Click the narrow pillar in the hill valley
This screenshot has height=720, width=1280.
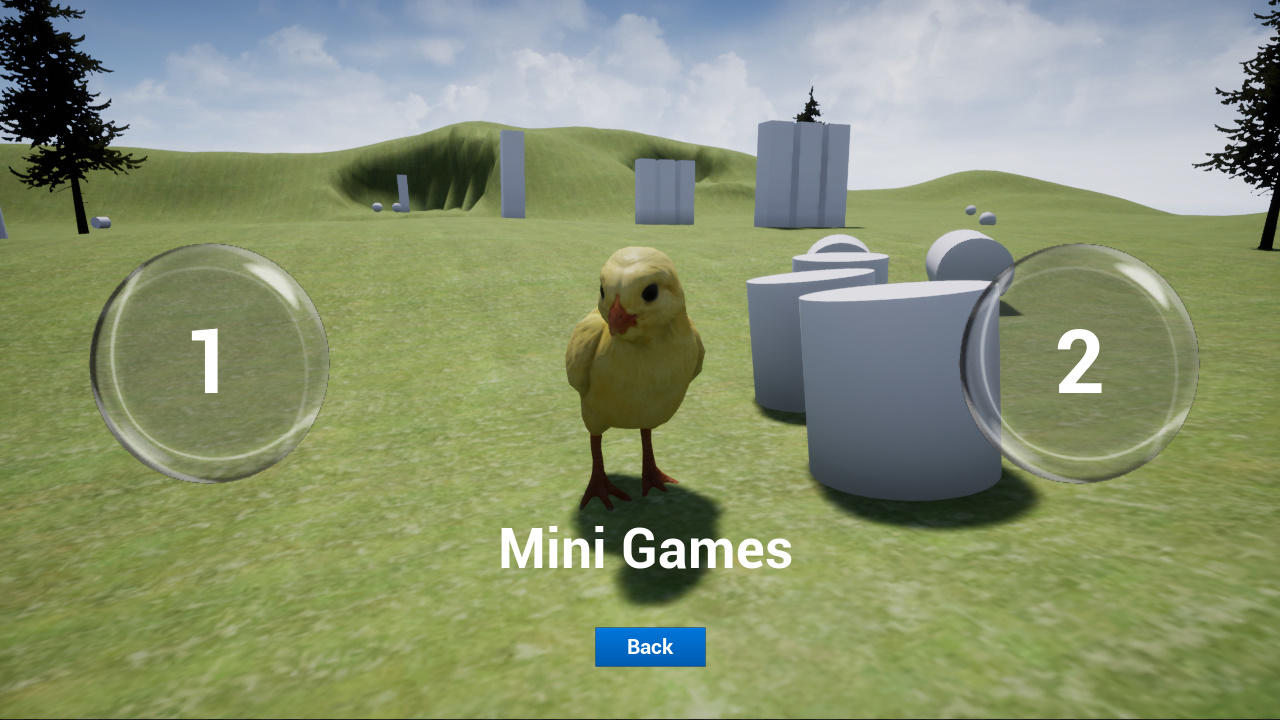pyautogui.click(x=404, y=191)
